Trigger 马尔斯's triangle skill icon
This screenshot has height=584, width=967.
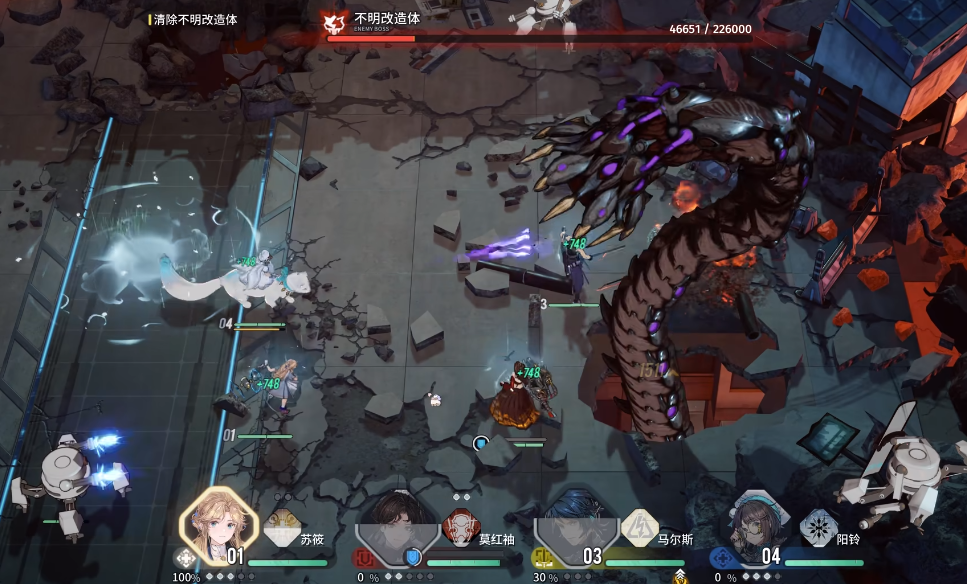(x=638, y=526)
